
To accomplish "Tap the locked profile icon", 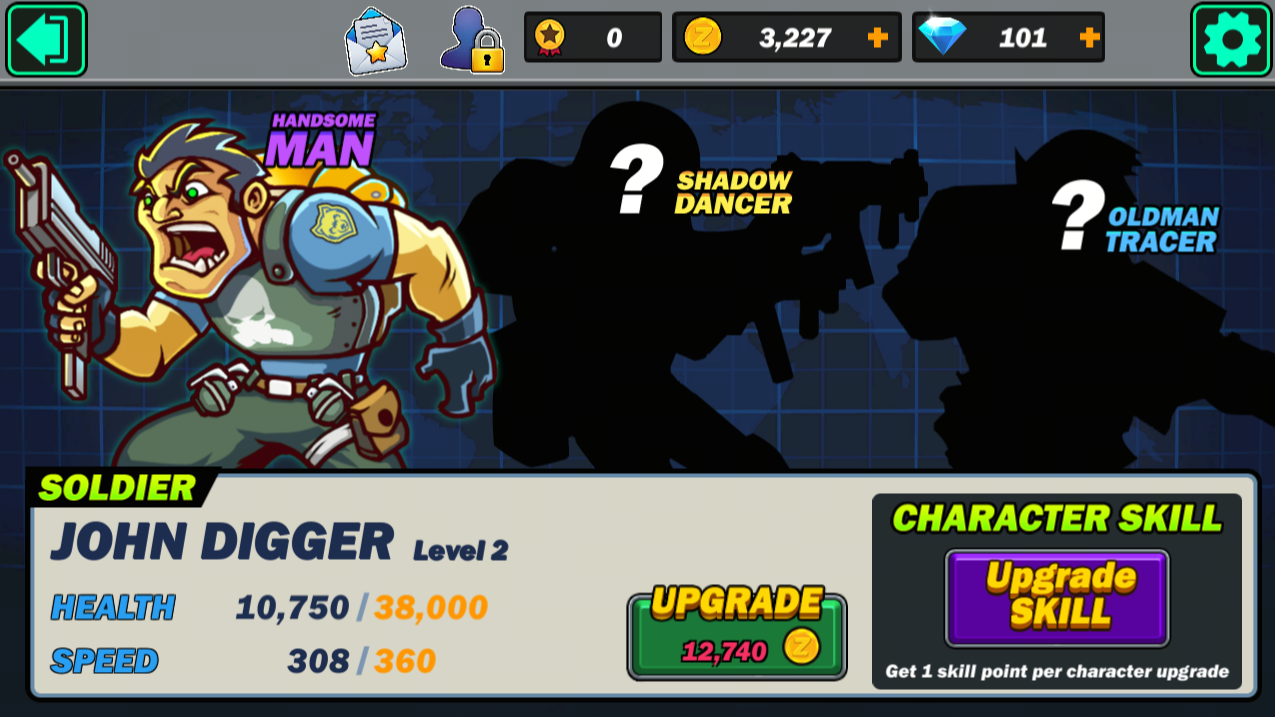I will coord(472,41).
